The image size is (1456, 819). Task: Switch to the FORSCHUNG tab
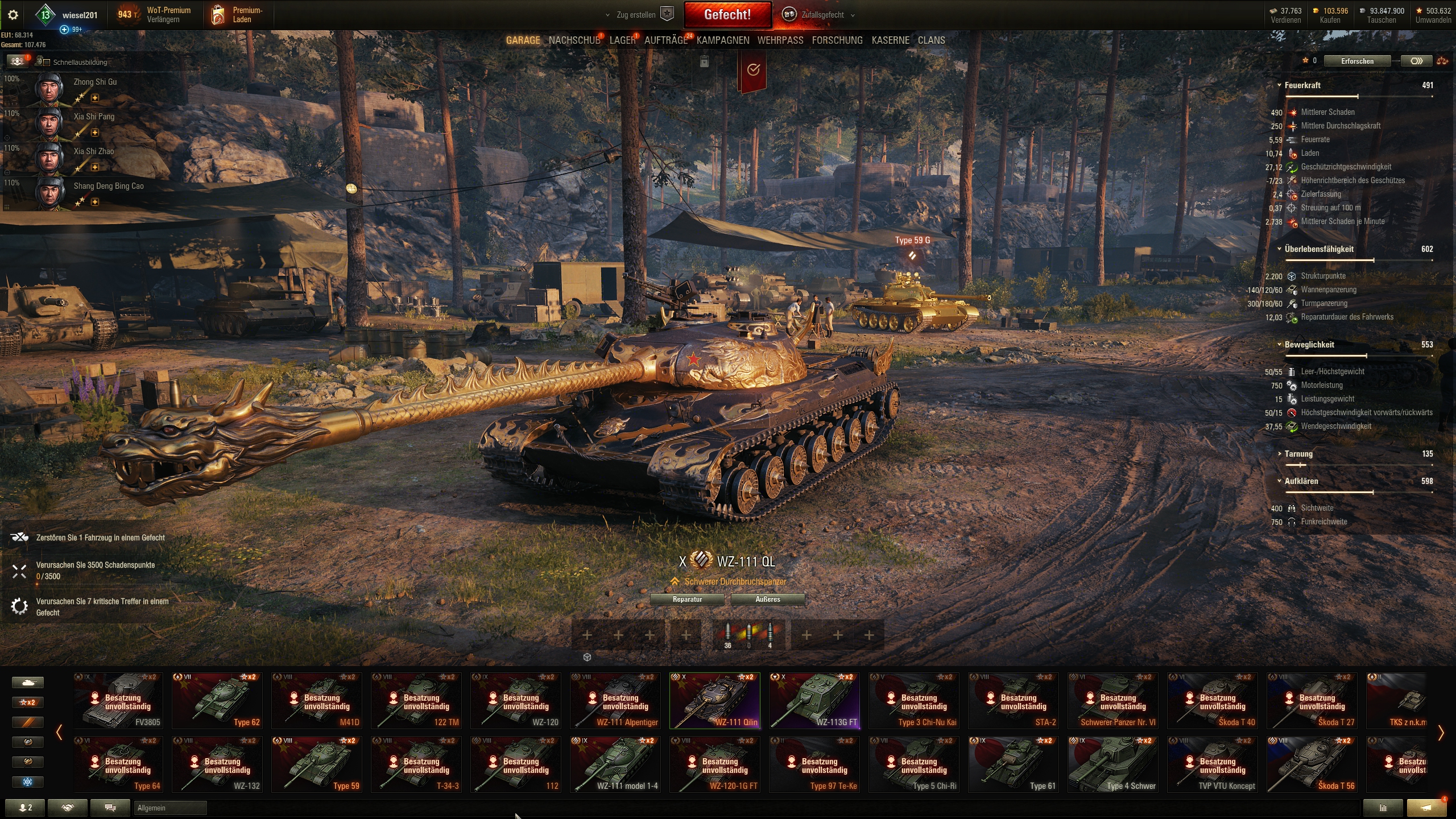(837, 40)
